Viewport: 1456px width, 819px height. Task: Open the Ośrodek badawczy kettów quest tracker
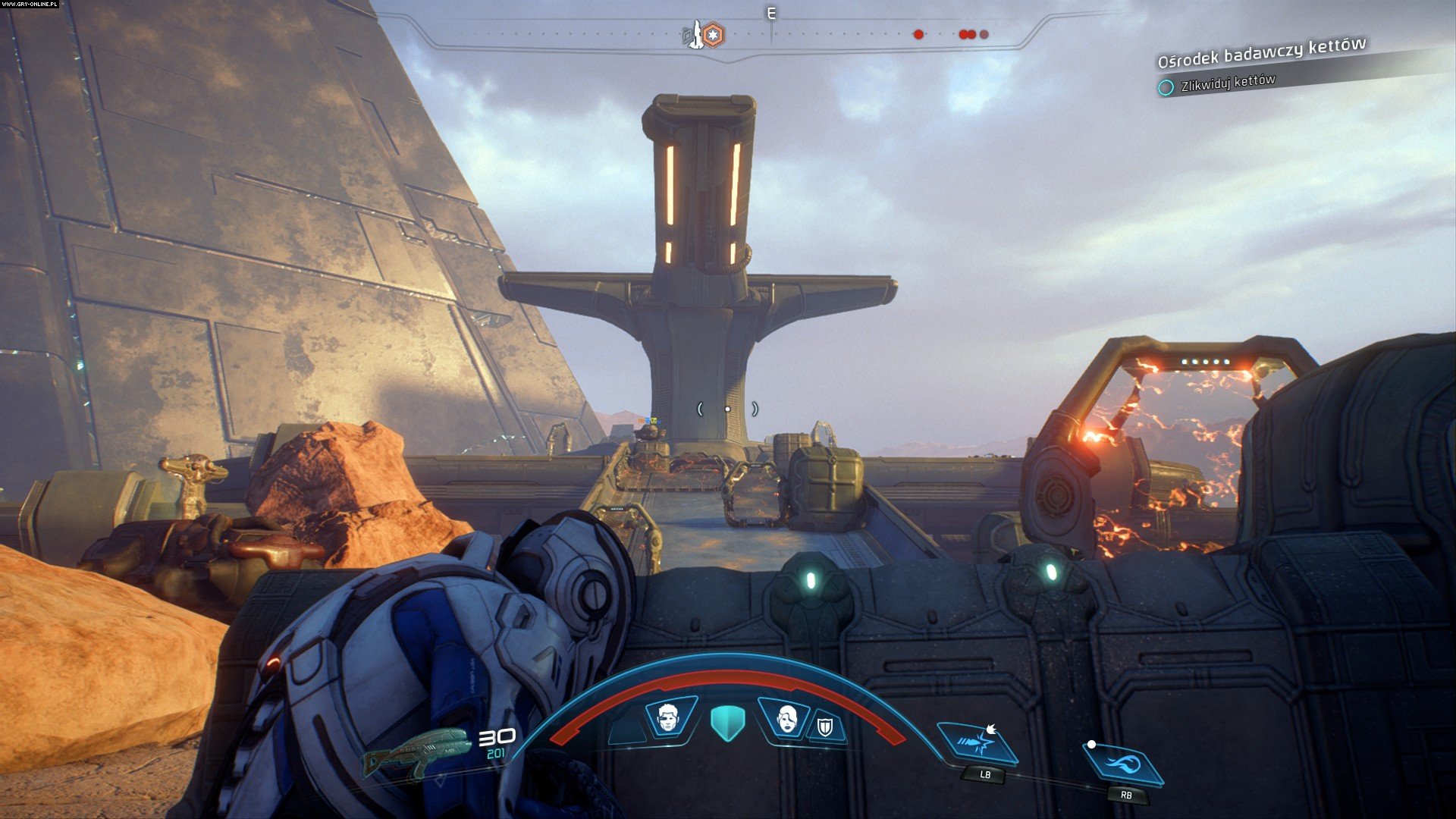(x=1260, y=52)
